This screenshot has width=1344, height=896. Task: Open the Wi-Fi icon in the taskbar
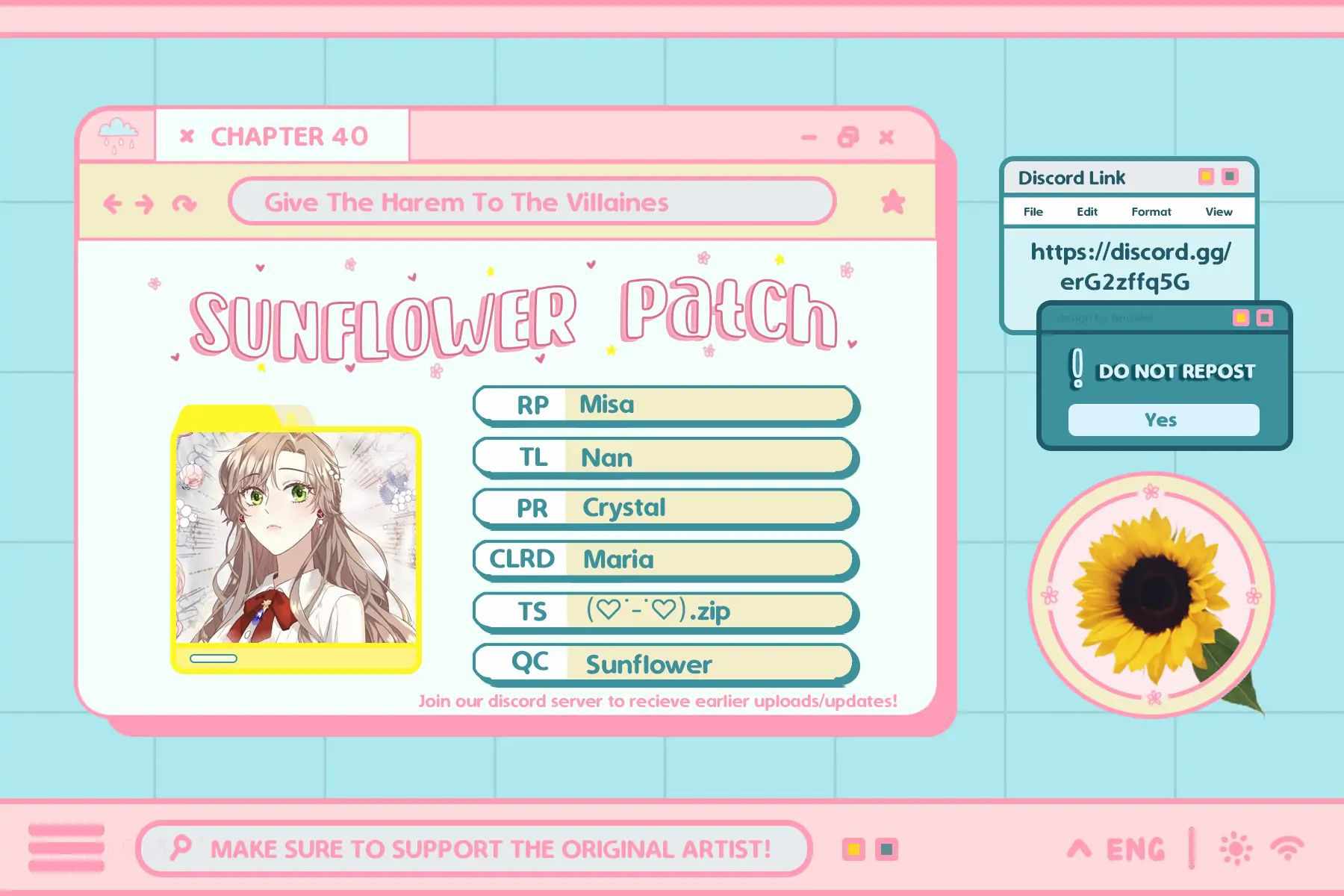(x=1287, y=848)
